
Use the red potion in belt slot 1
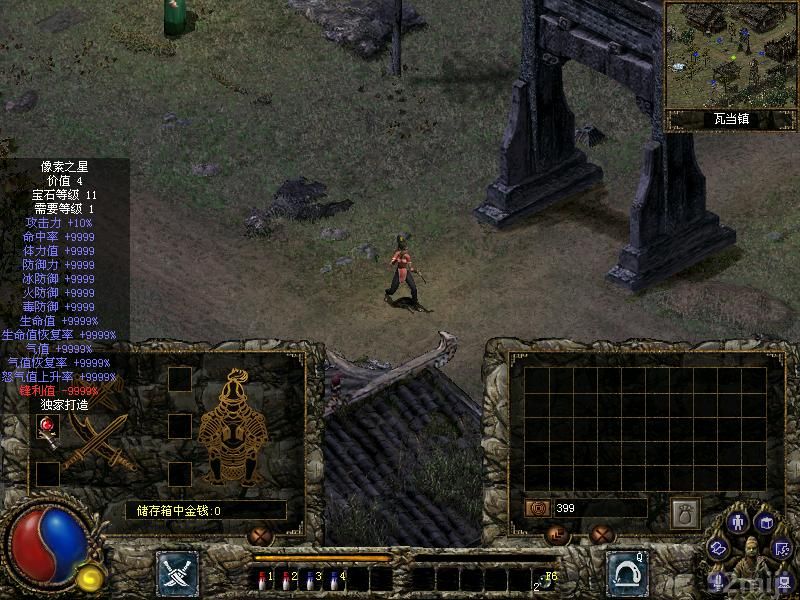(263, 578)
